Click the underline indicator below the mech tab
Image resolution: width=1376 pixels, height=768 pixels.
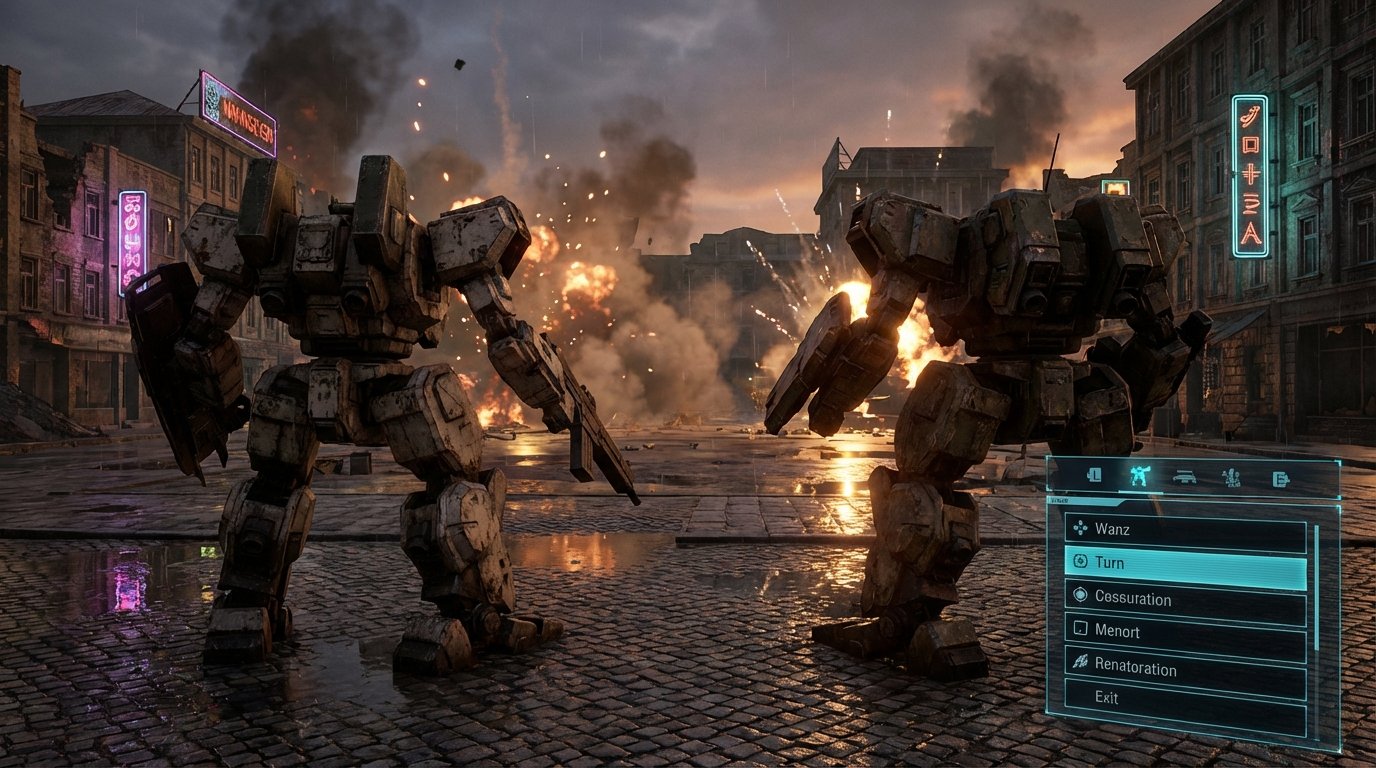pos(1142,491)
